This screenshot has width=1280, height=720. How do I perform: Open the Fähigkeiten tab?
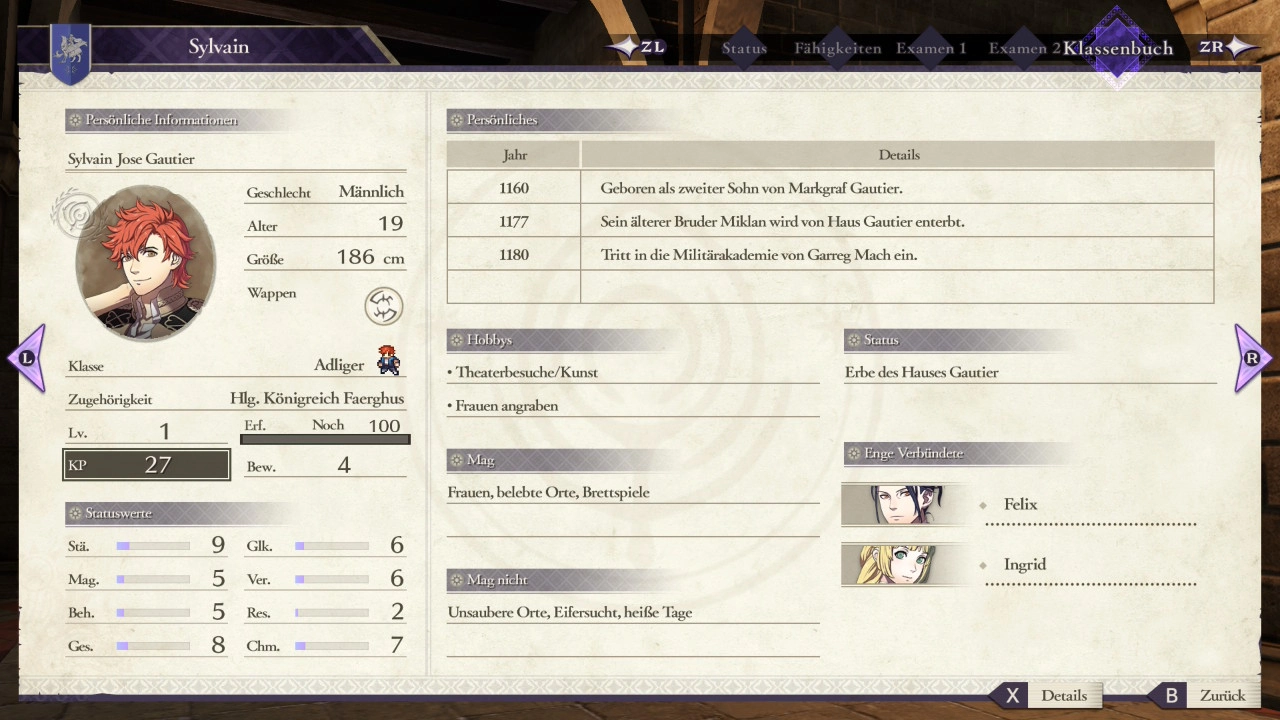pos(837,48)
